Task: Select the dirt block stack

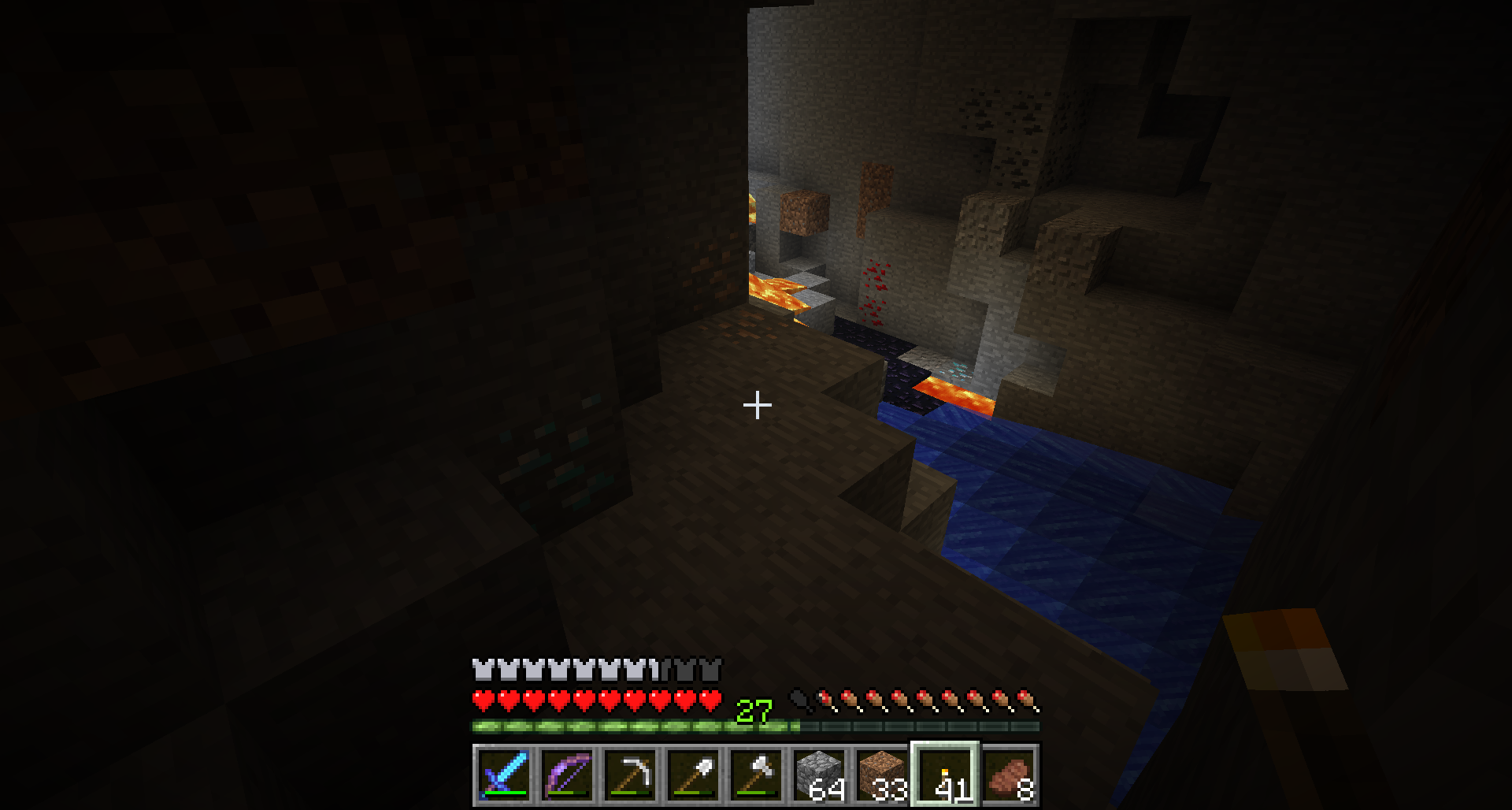Action: pyautogui.click(x=882, y=775)
